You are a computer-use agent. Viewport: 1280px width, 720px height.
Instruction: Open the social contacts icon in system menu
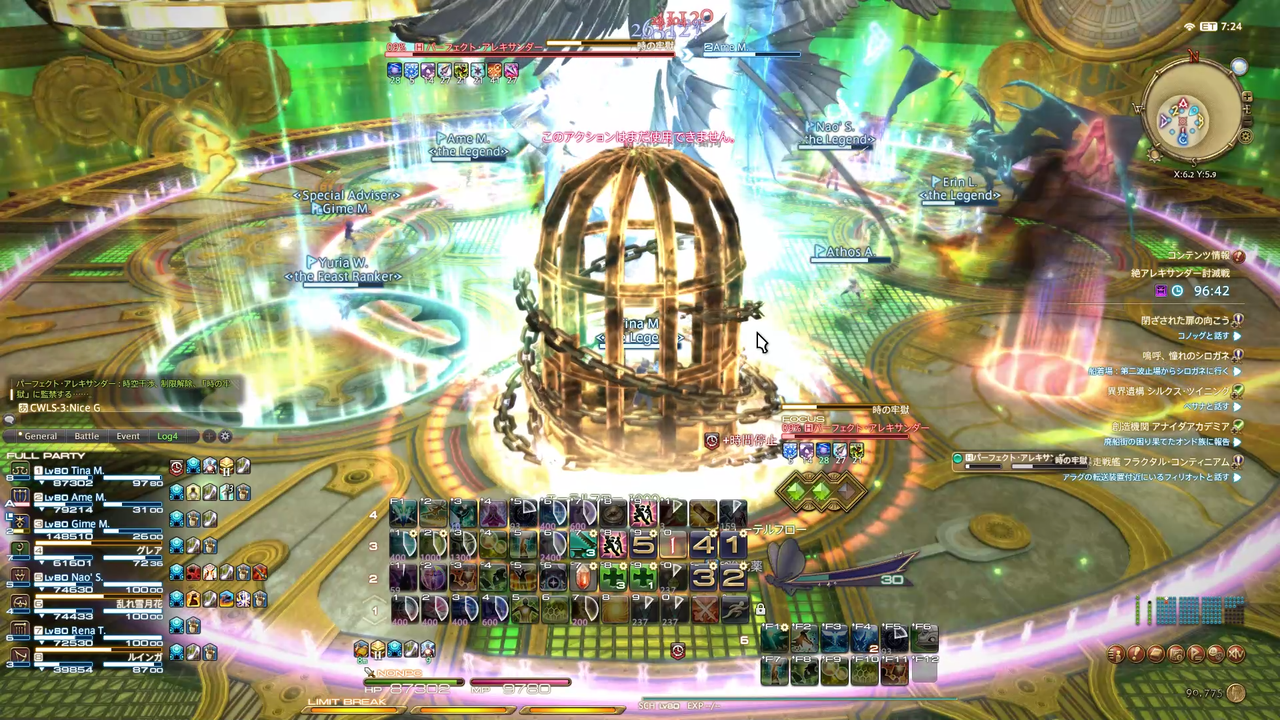(x=1115, y=654)
